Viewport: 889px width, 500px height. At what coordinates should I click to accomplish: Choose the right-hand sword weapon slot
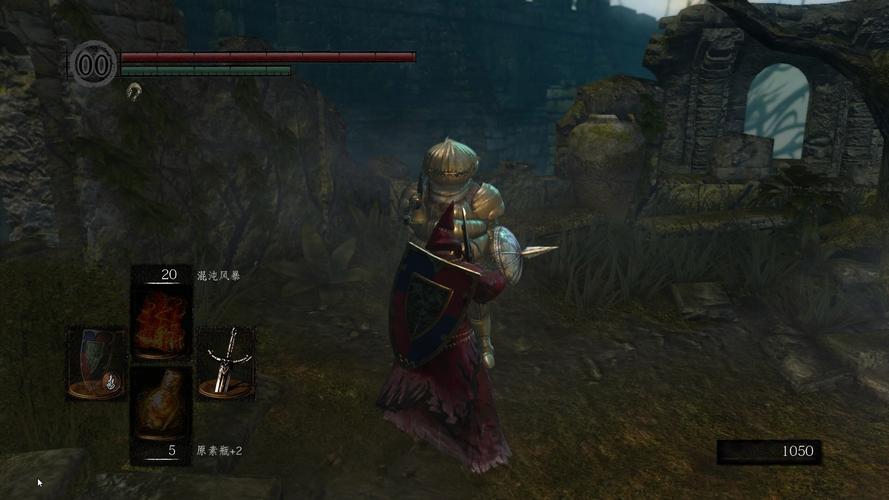point(224,362)
